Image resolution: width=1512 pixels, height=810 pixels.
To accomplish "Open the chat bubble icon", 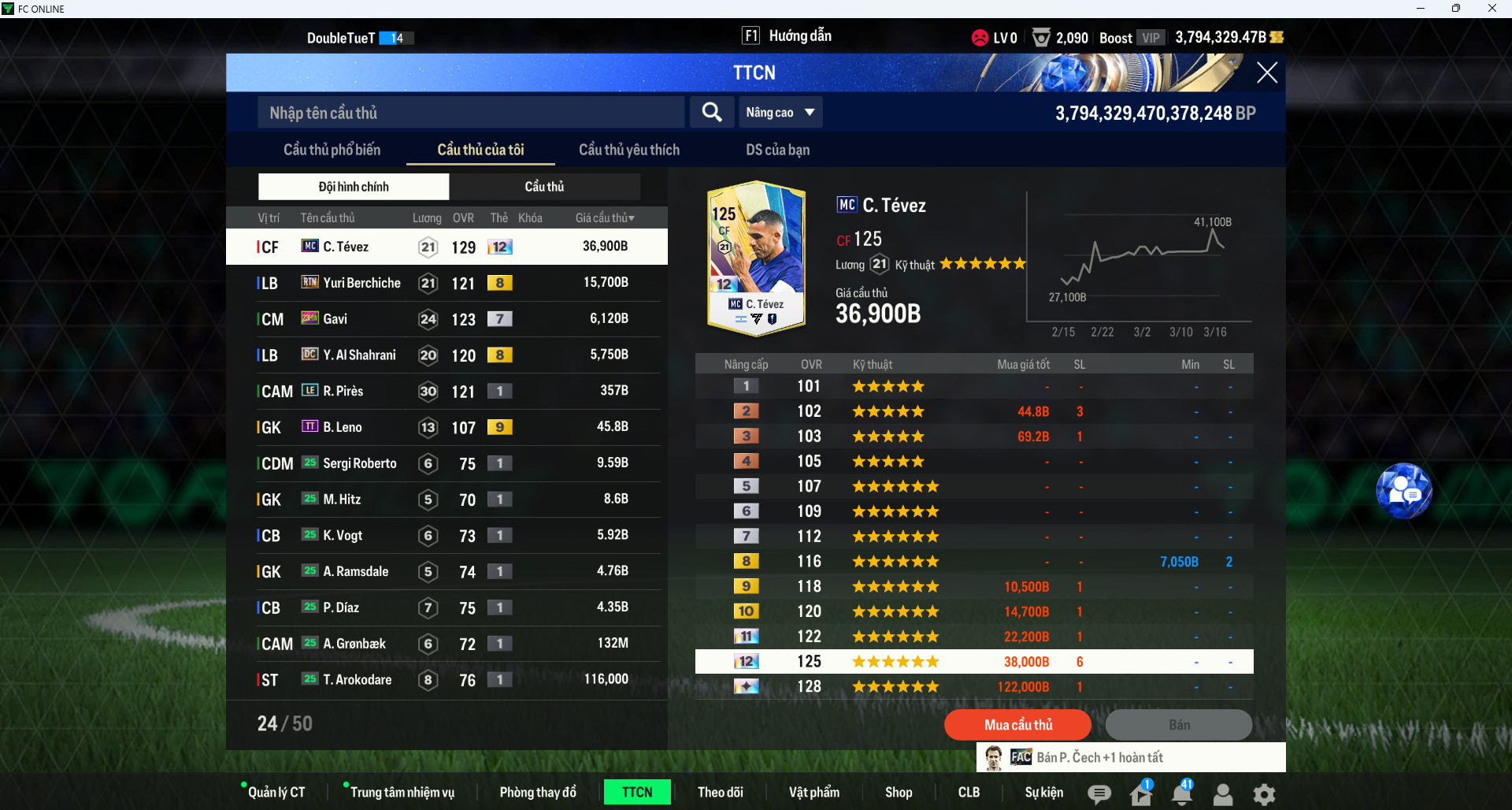I will [x=1099, y=794].
